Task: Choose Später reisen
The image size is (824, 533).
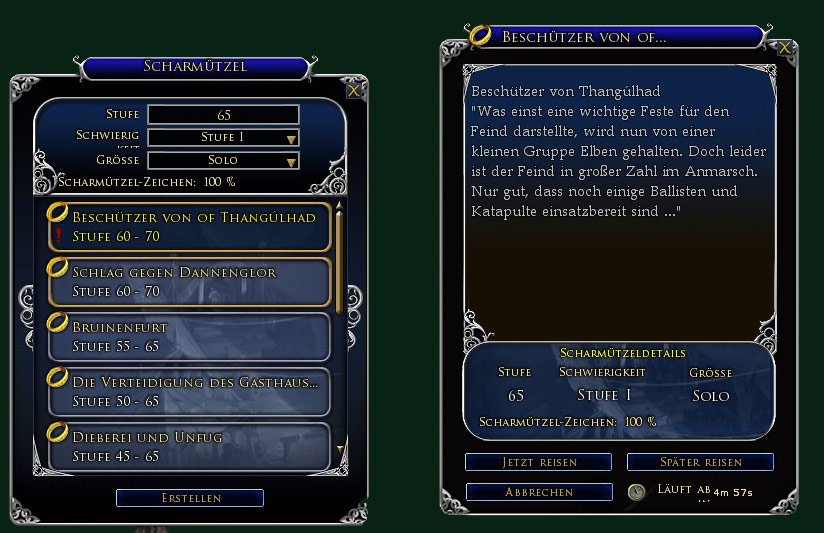Action: point(700,462)
